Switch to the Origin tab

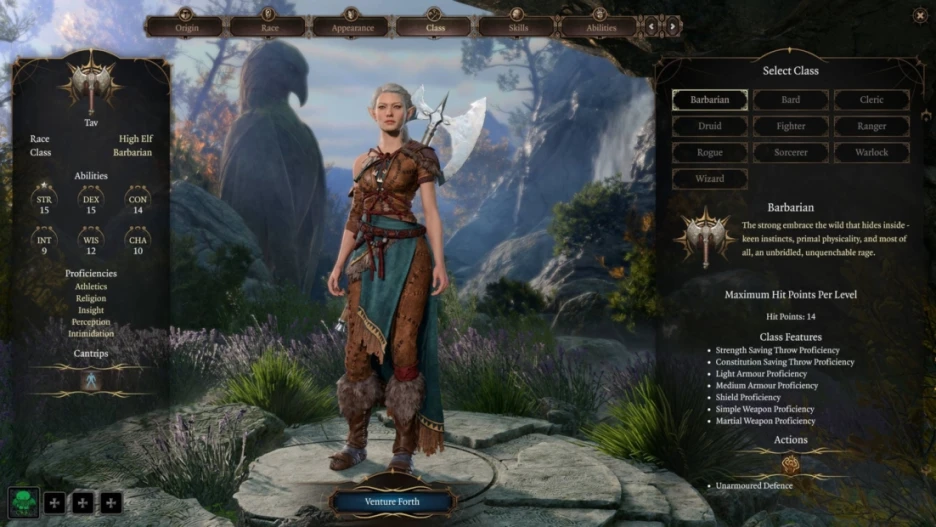coord(187,26)
